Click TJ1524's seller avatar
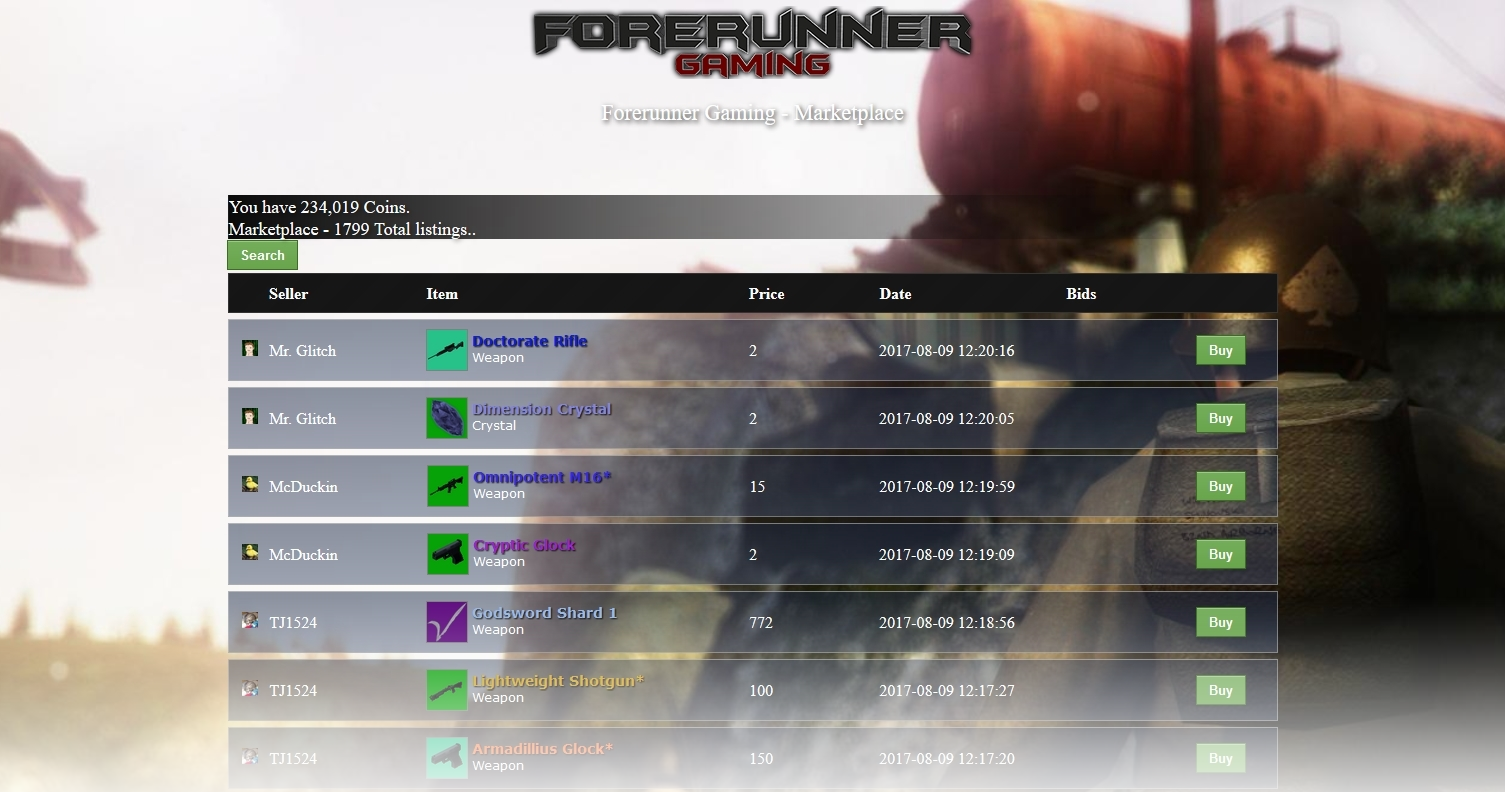 pos(249,621)
